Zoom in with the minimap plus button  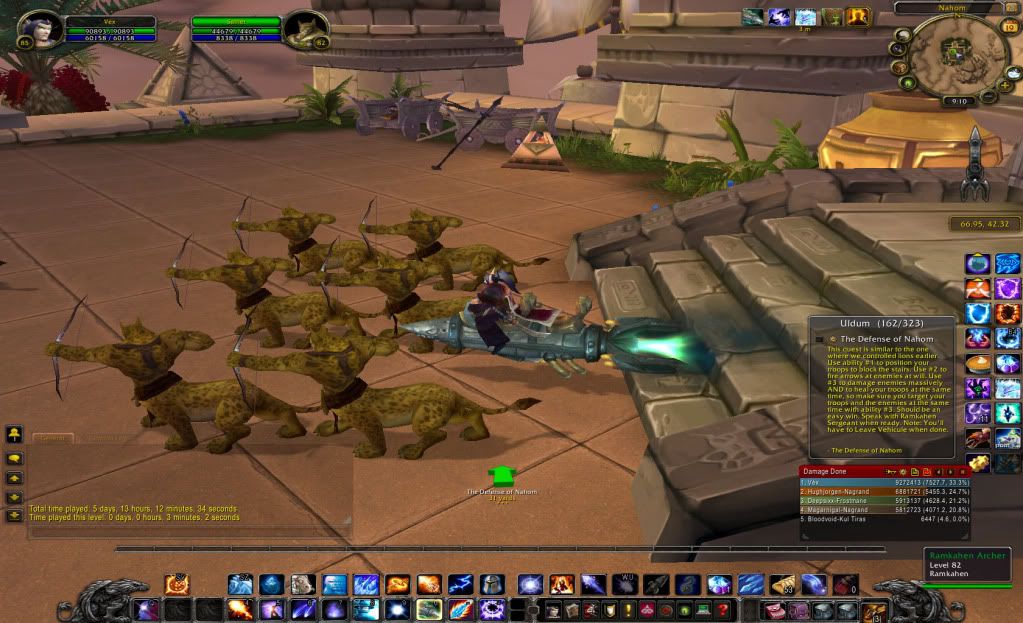tap(1002, 87)
